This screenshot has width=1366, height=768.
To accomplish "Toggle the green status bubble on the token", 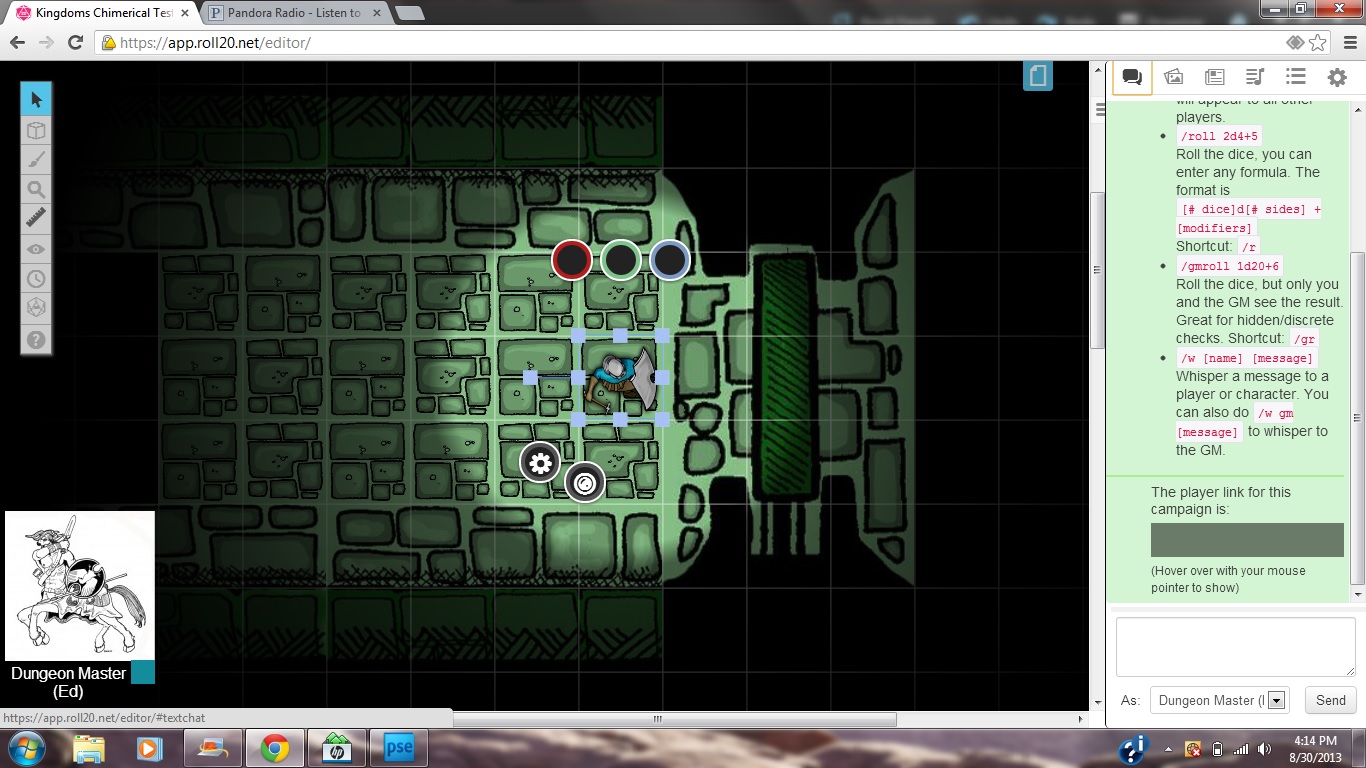I will 620,260.
